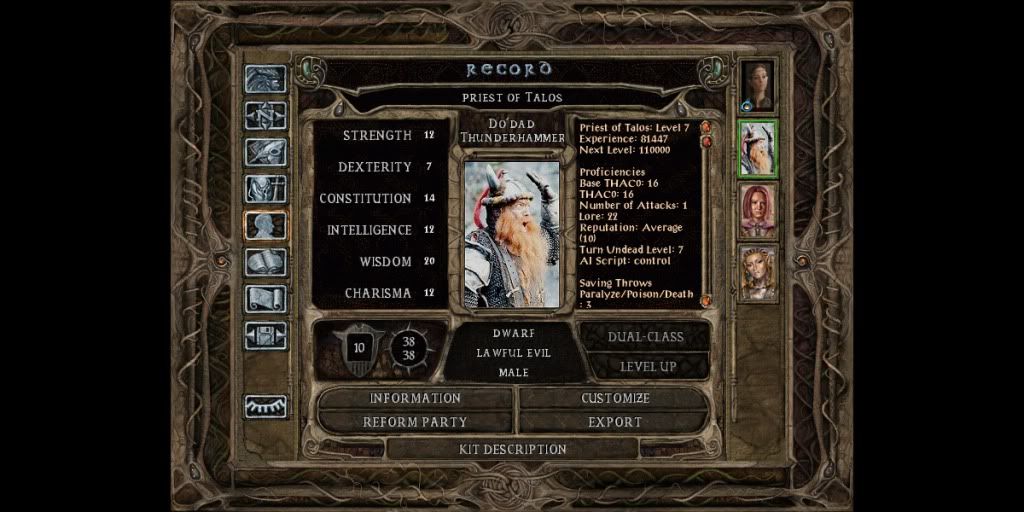Viewport: 1024px width, 512px height.
Task: Select the horned-helmet dwarf party portrait
Action: 757,148
